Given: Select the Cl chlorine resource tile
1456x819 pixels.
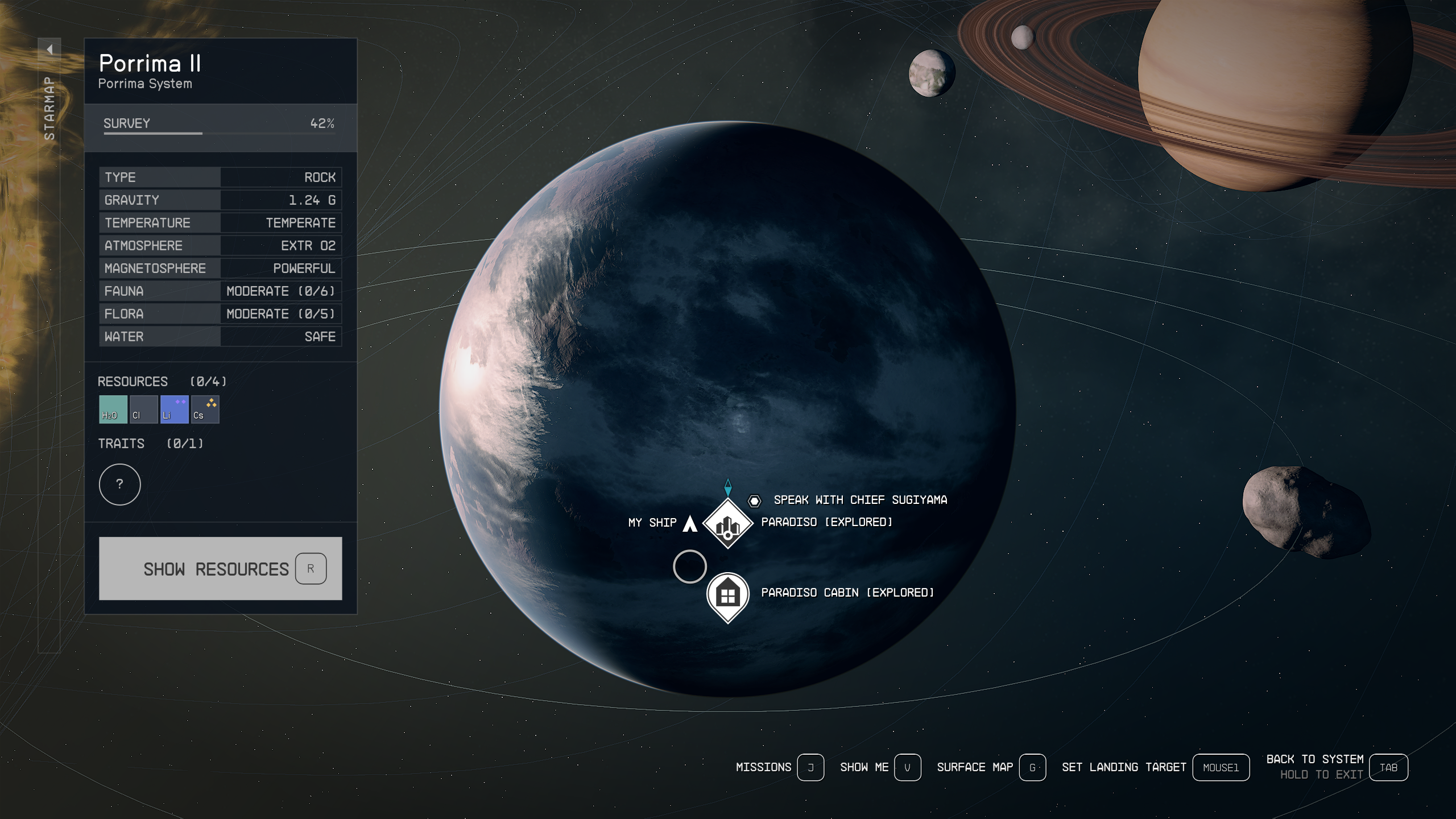Looking at the screenshot, I should pyautogui.click(x=143, y=409).
